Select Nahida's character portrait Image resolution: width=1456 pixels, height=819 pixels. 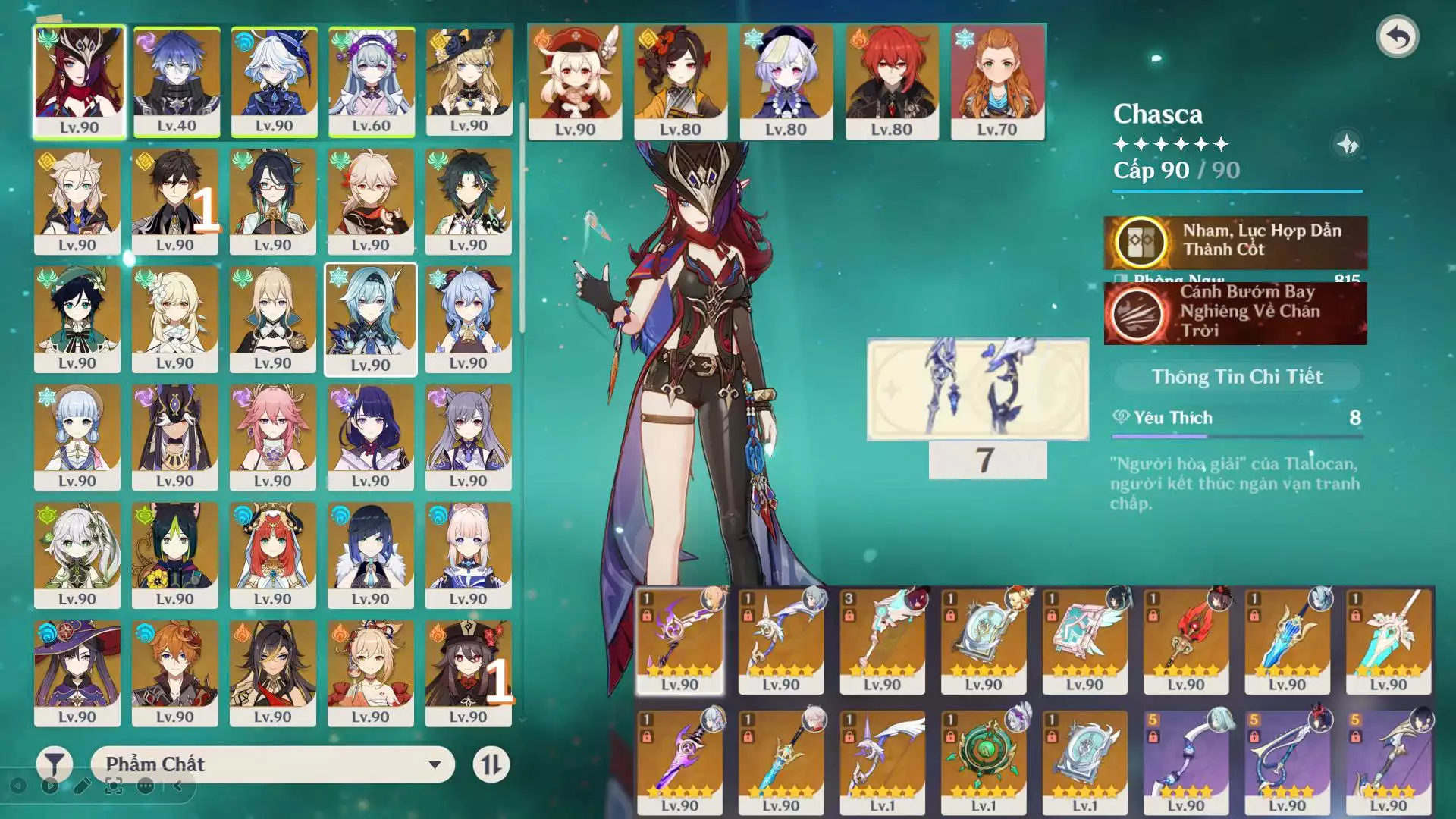point(77,555)
